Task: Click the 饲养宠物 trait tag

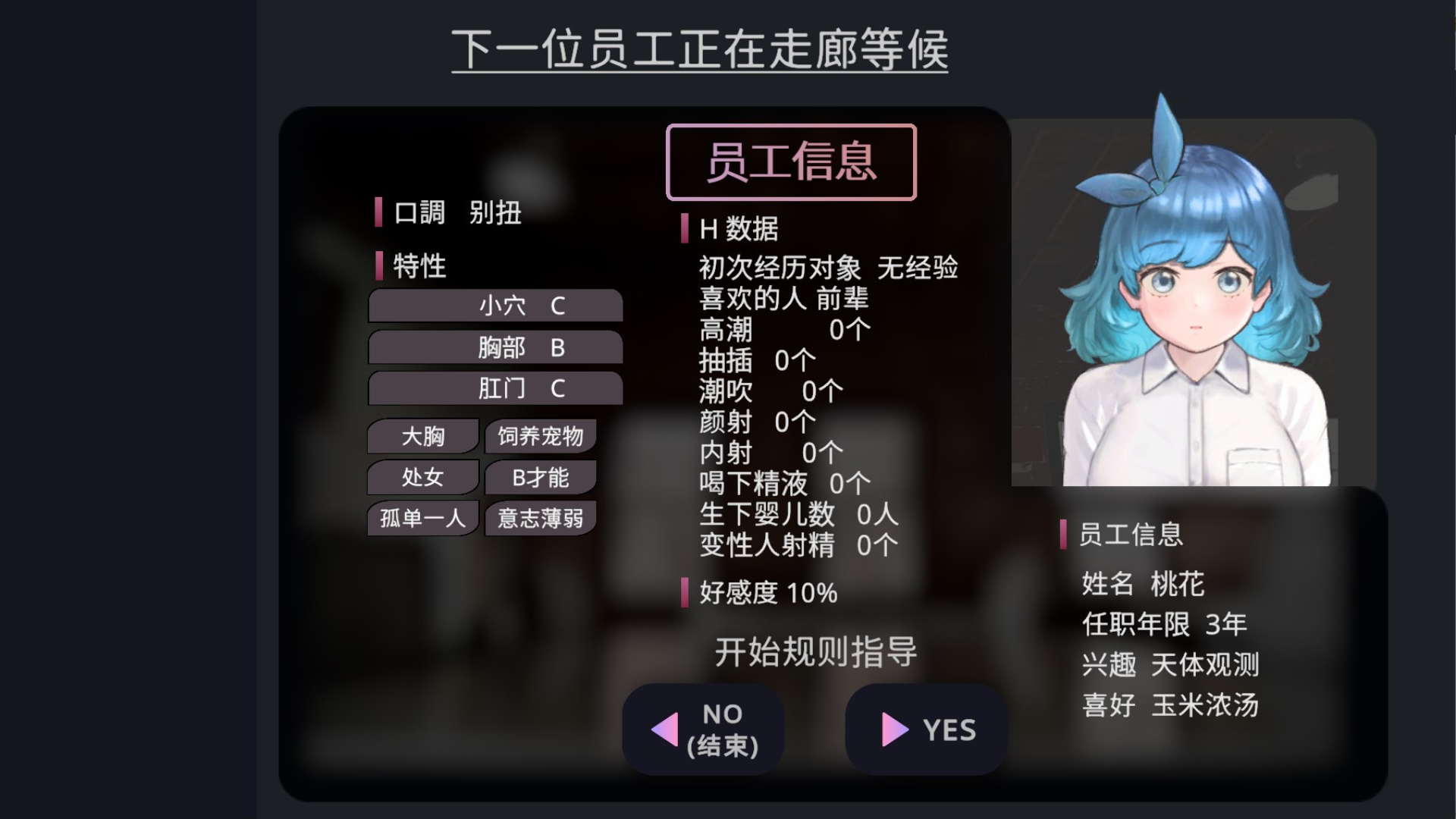Action: tap(540, 436)
